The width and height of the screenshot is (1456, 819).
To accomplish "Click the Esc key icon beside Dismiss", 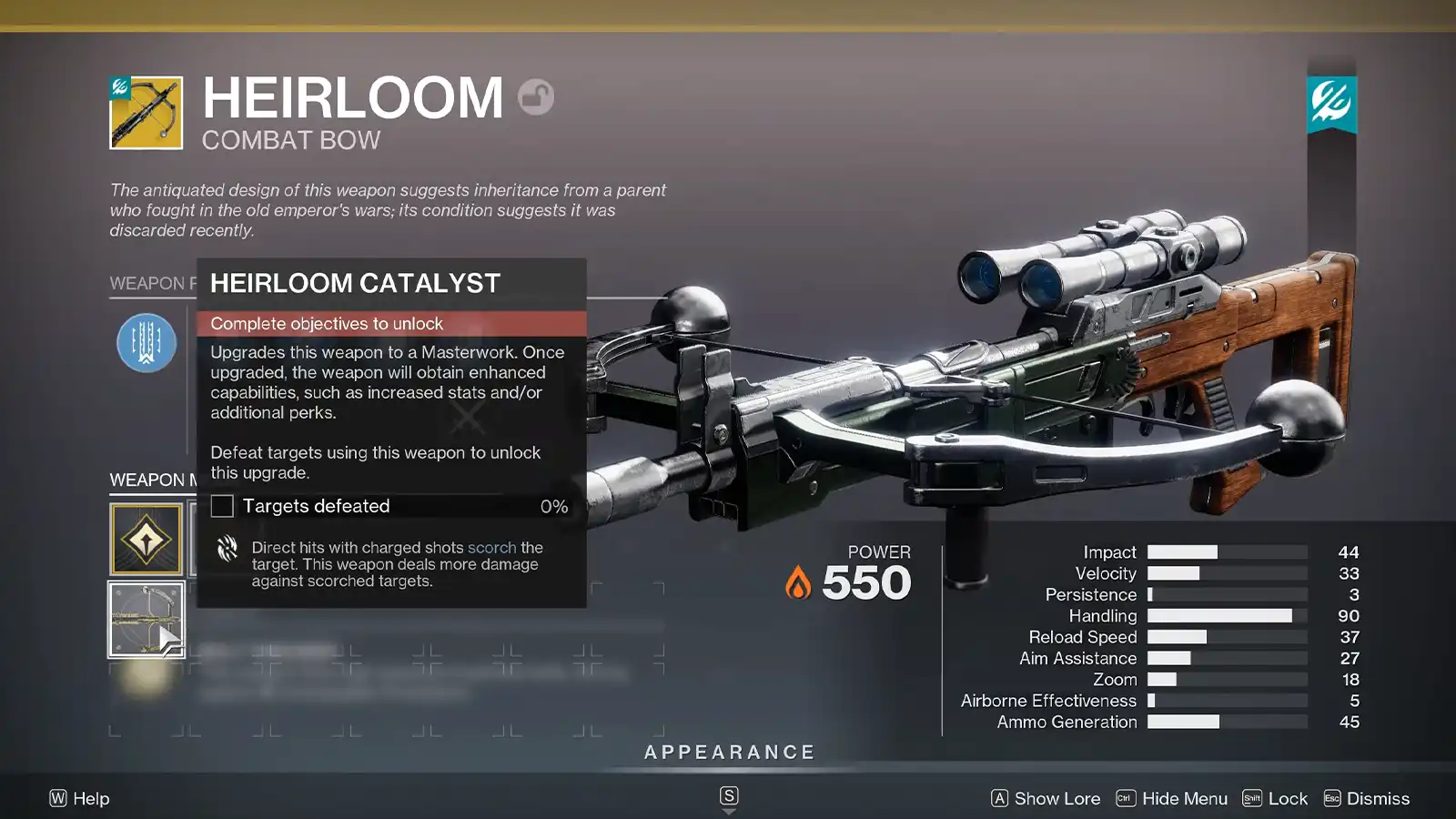I will pos(1333,798).
